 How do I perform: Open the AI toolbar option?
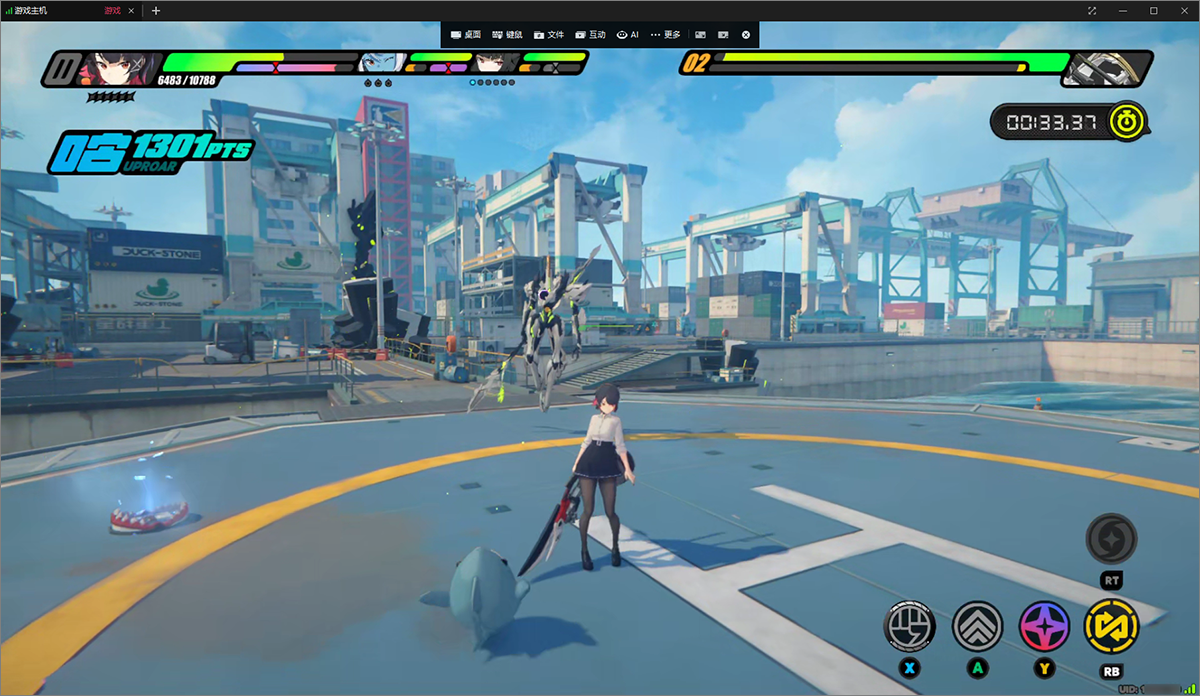tap(628, 35)
